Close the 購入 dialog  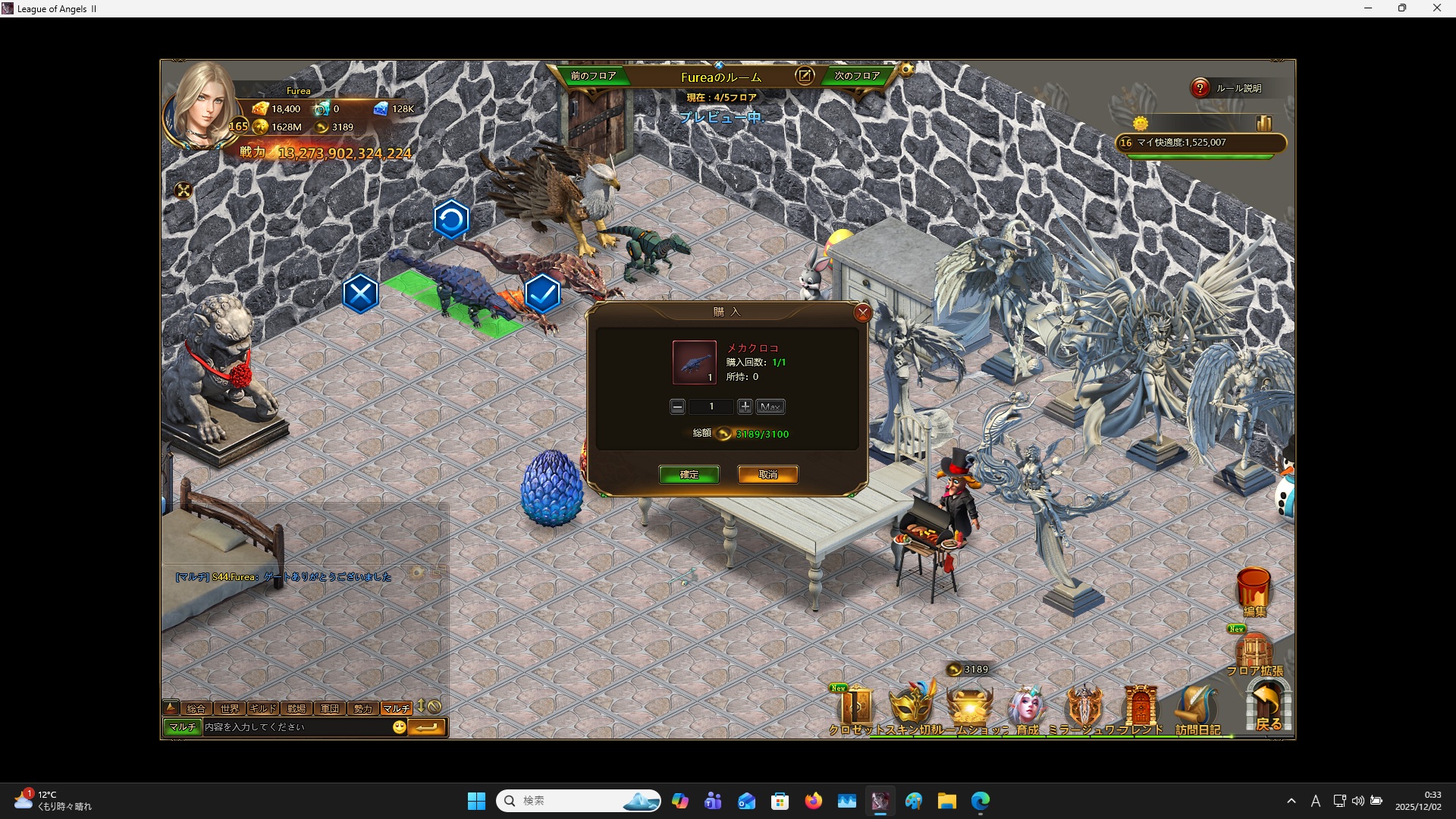tap(862, 312)
